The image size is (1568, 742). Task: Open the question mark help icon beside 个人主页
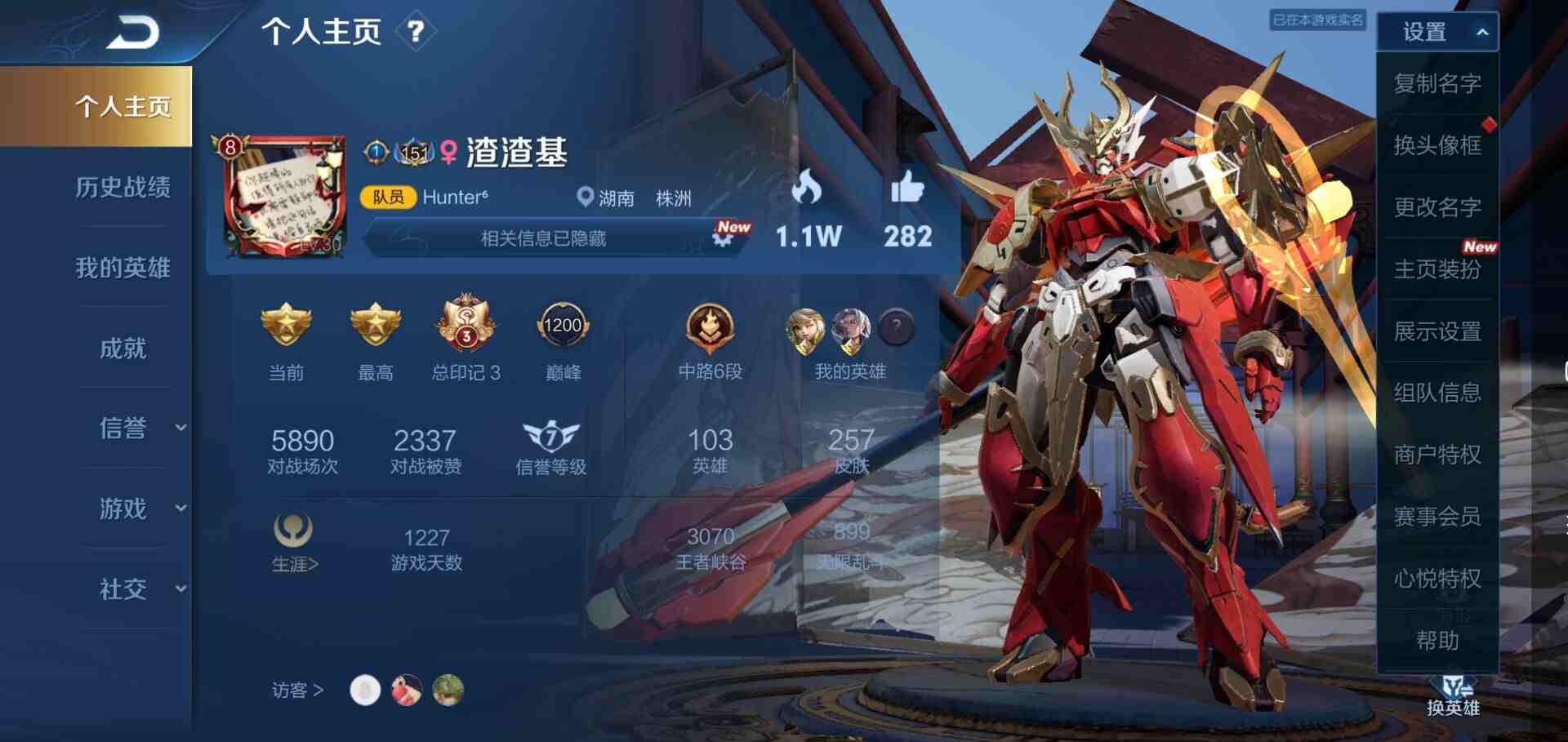click(416, 32)
